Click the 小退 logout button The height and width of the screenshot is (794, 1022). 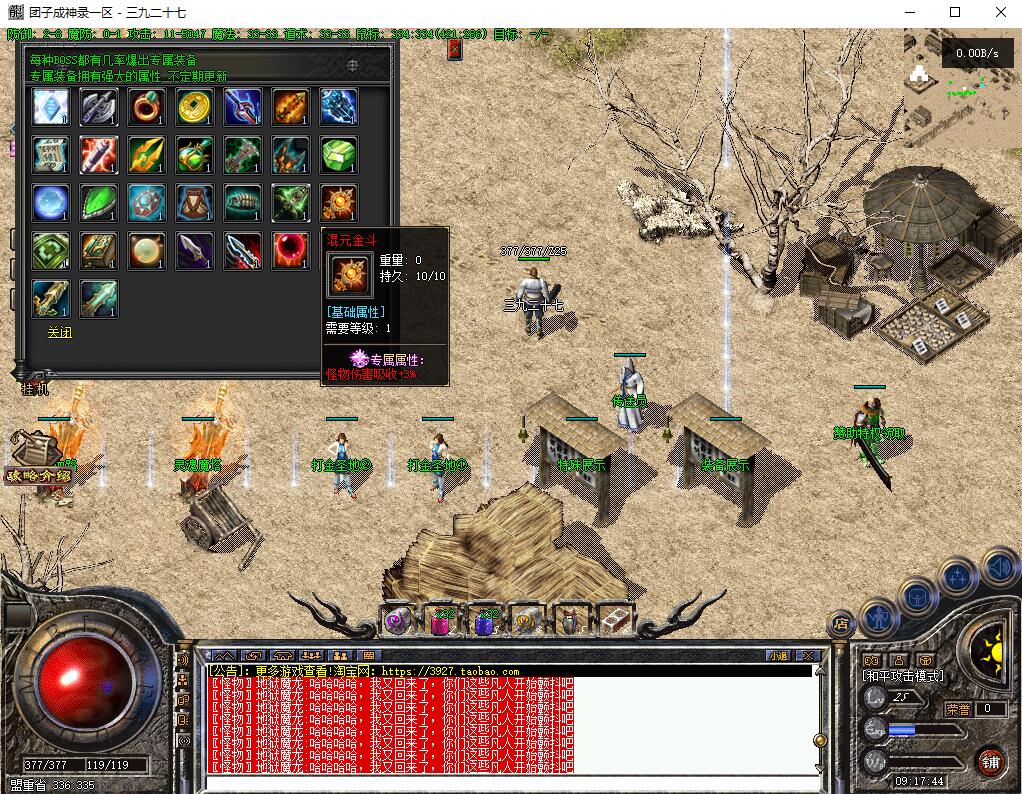point(778,655)
